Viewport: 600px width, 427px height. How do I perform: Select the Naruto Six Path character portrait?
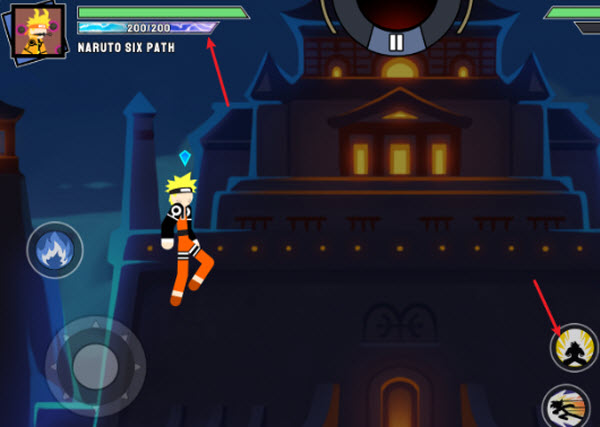pos(38,30)
